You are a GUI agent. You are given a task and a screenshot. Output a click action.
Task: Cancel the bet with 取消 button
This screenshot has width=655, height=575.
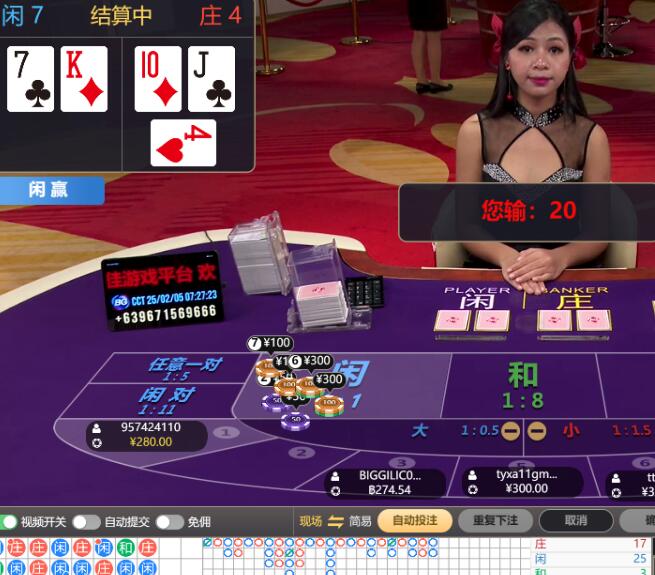pos(575,521)
